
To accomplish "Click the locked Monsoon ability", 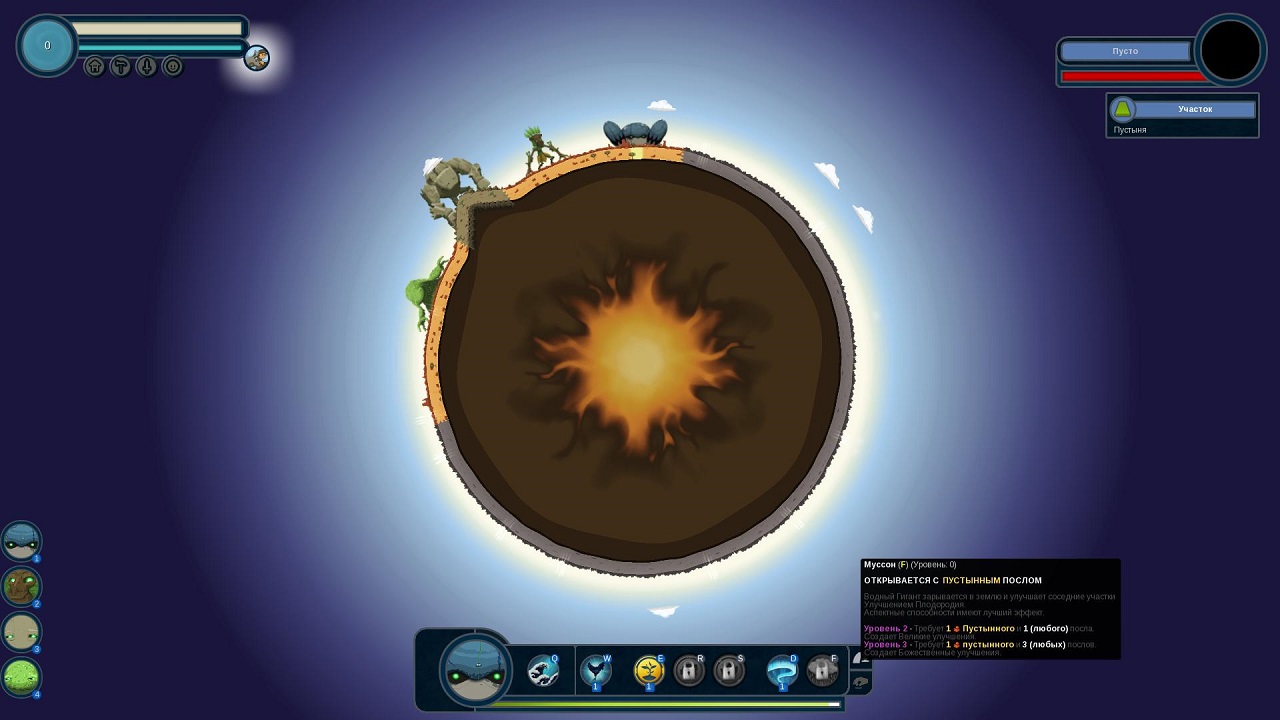I will (822, 670).
